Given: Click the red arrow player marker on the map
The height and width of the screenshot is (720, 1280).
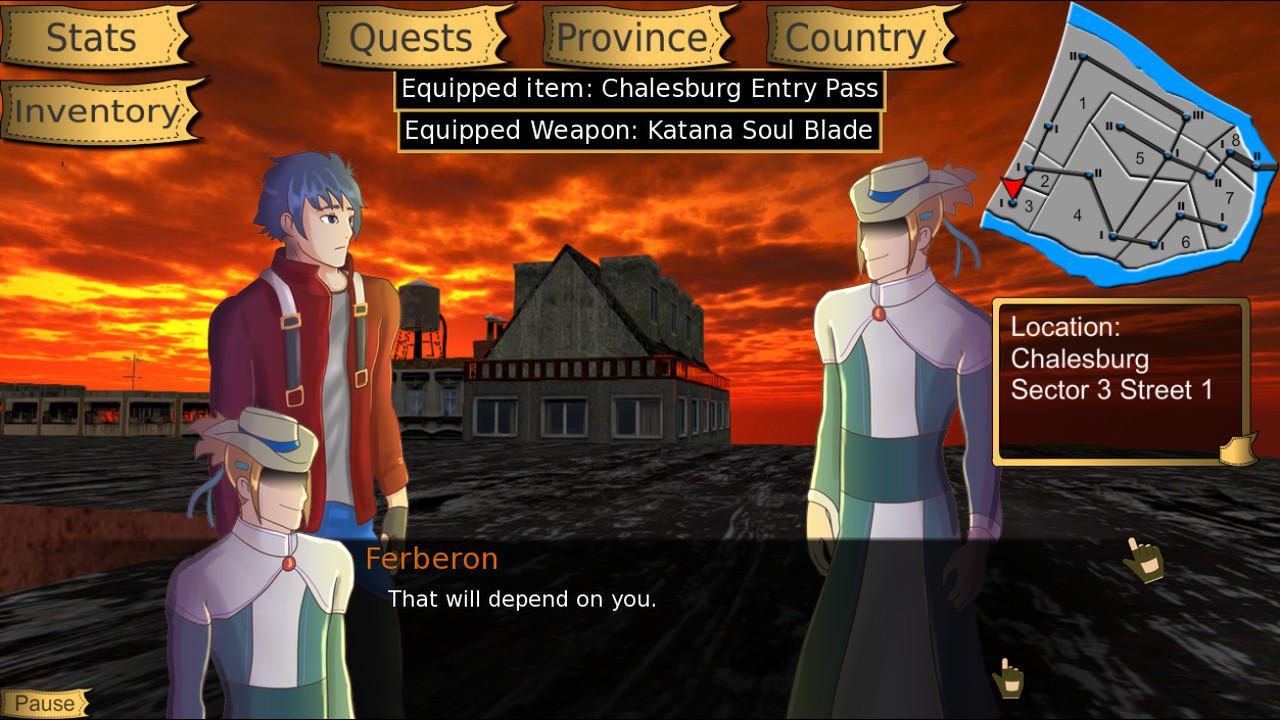Looking at the screenshot, I should click(1014, 186).
